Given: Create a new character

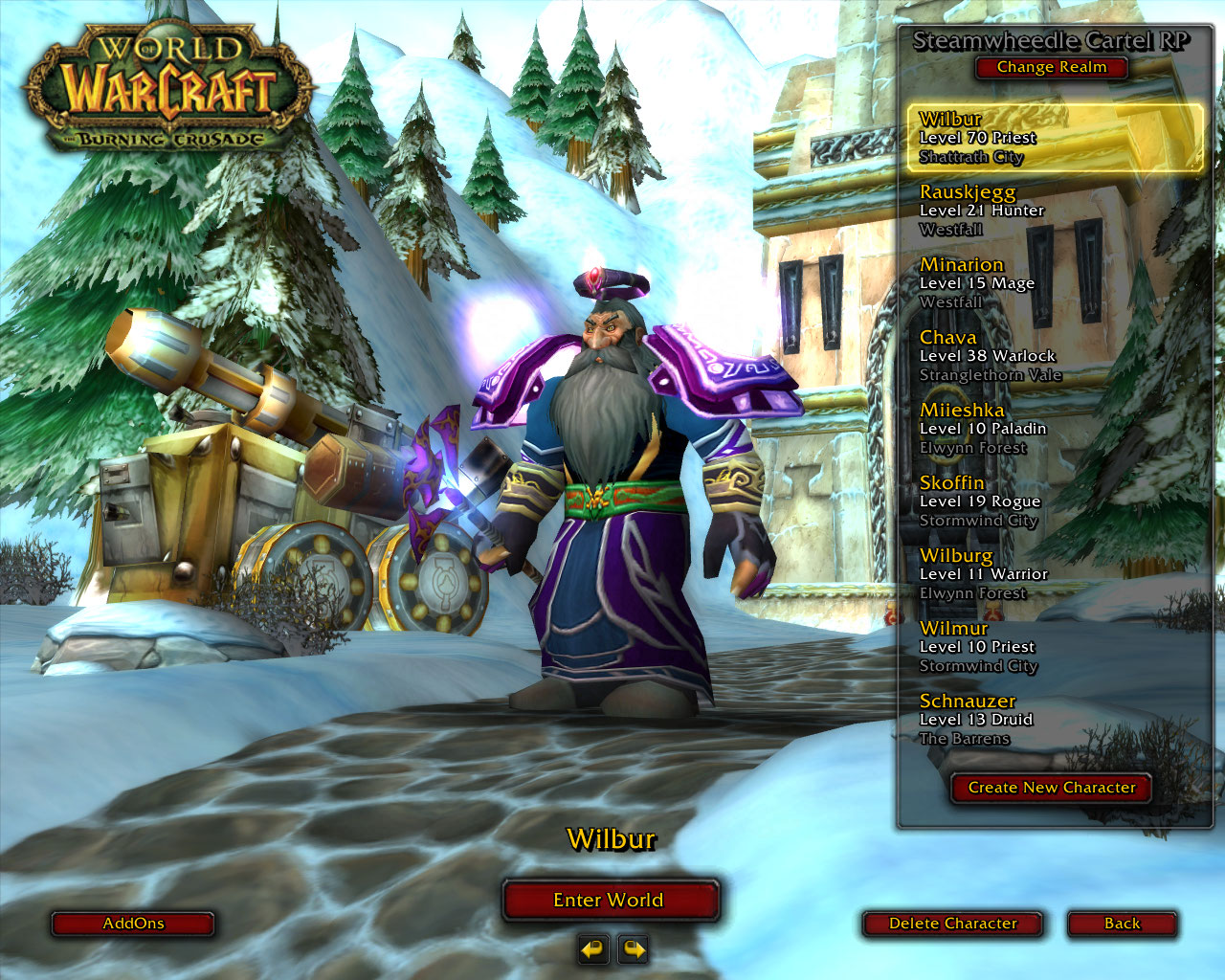Looking at the screenshot, I should point(1051,788).
